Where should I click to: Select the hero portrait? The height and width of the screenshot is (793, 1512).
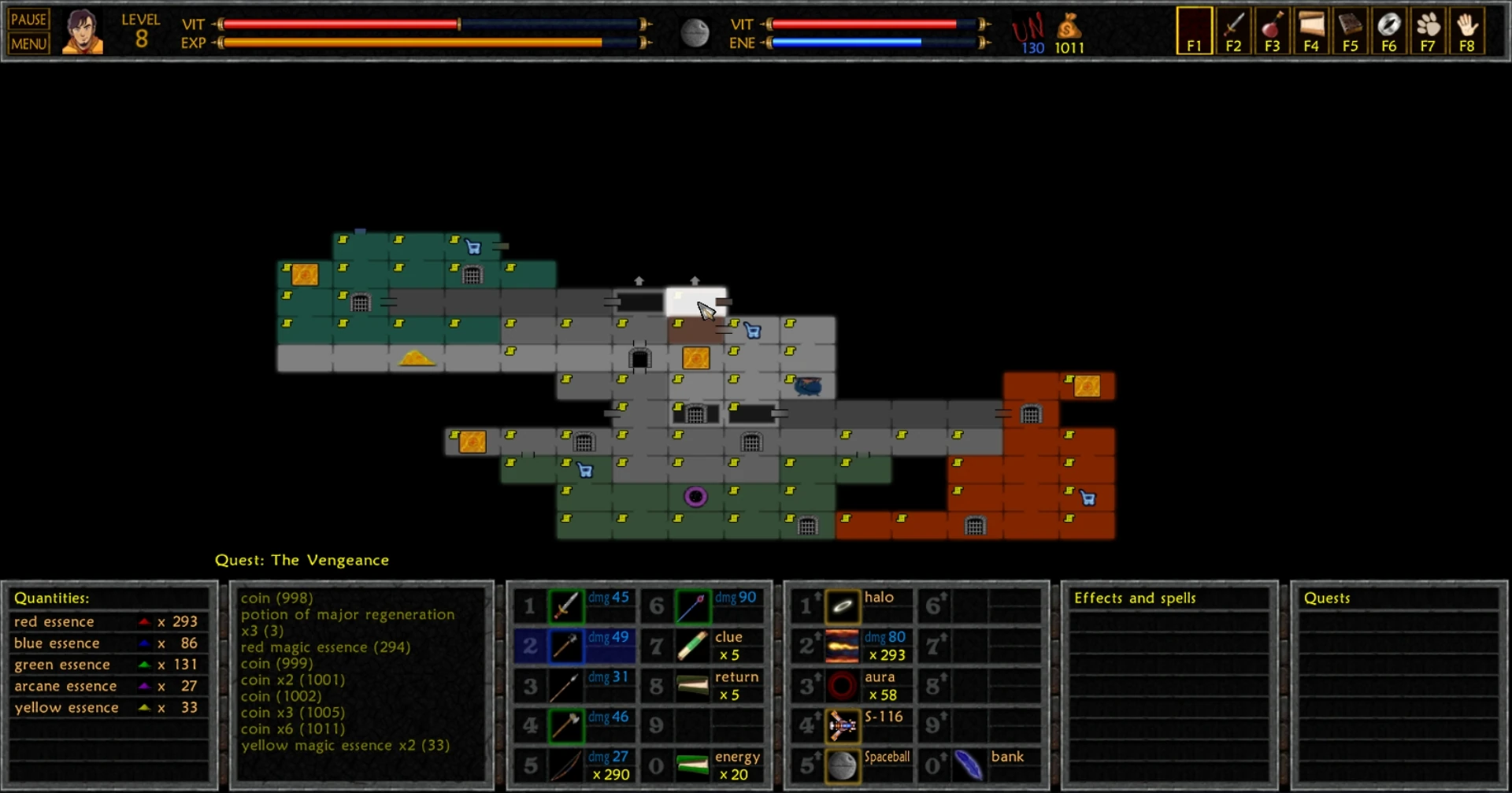82,31
